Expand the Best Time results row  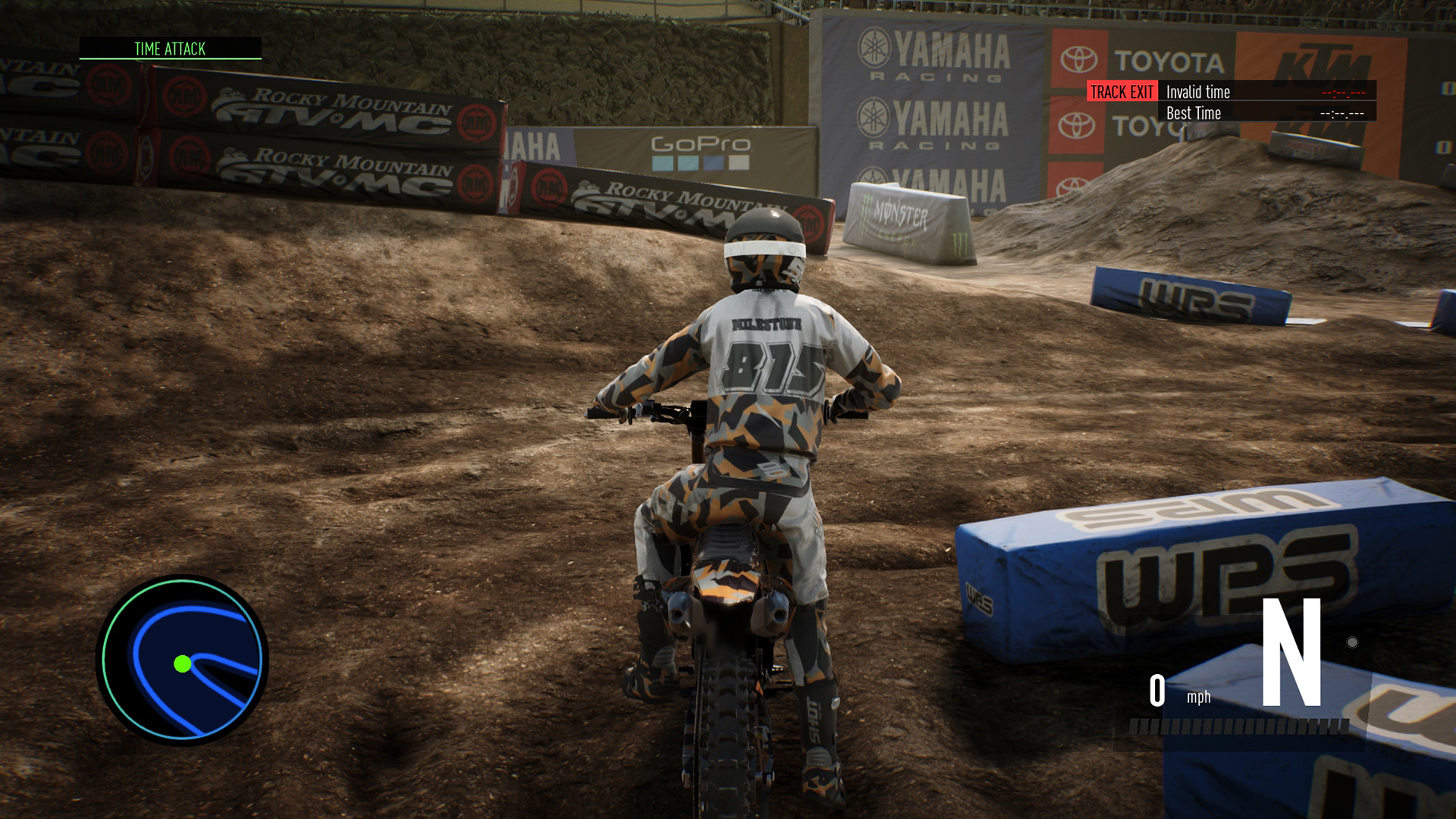[1194, 114]
